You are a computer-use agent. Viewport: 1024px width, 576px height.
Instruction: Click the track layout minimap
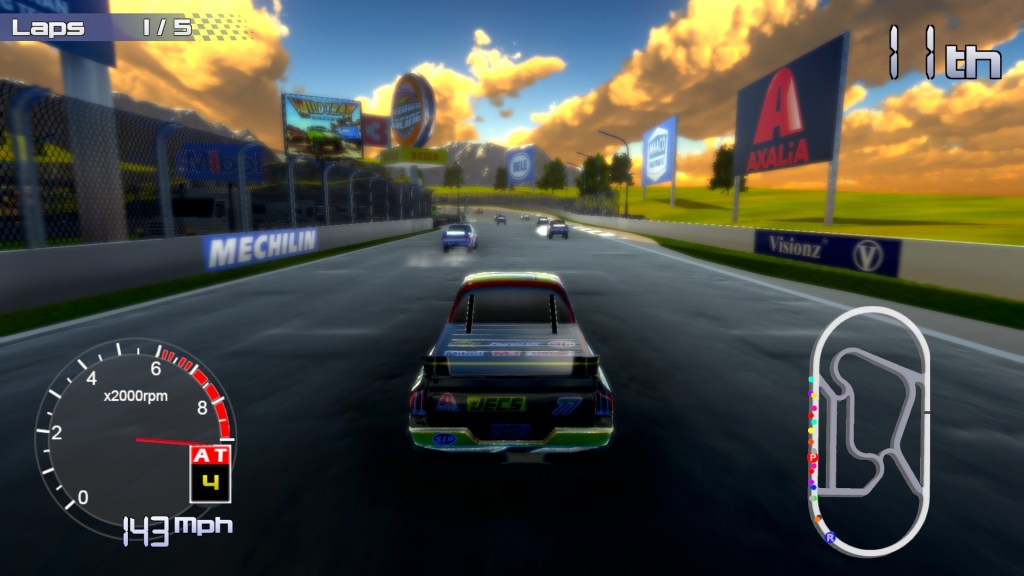point(868,430)
